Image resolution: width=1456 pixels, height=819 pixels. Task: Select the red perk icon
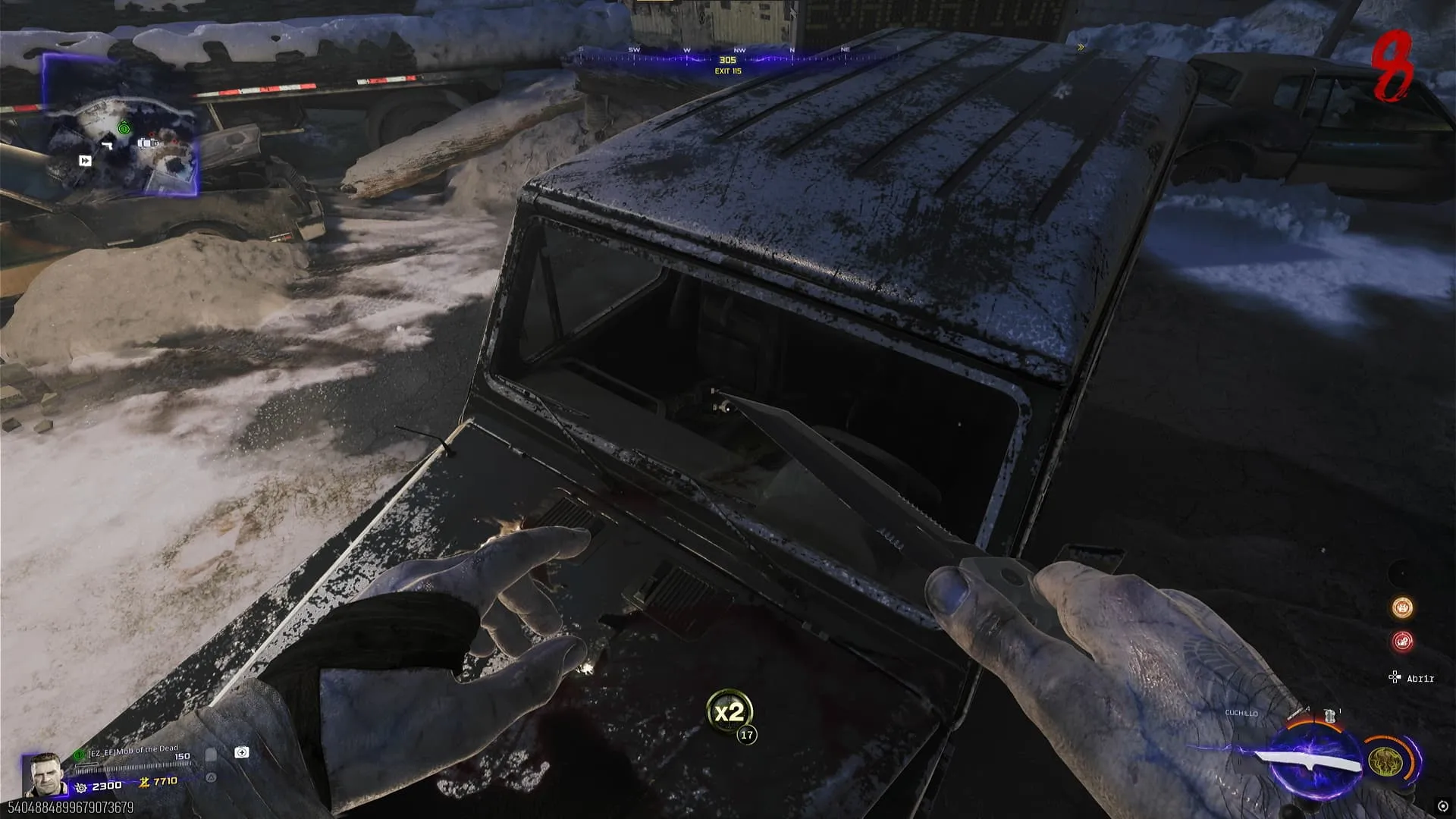tap(1402, 642)
